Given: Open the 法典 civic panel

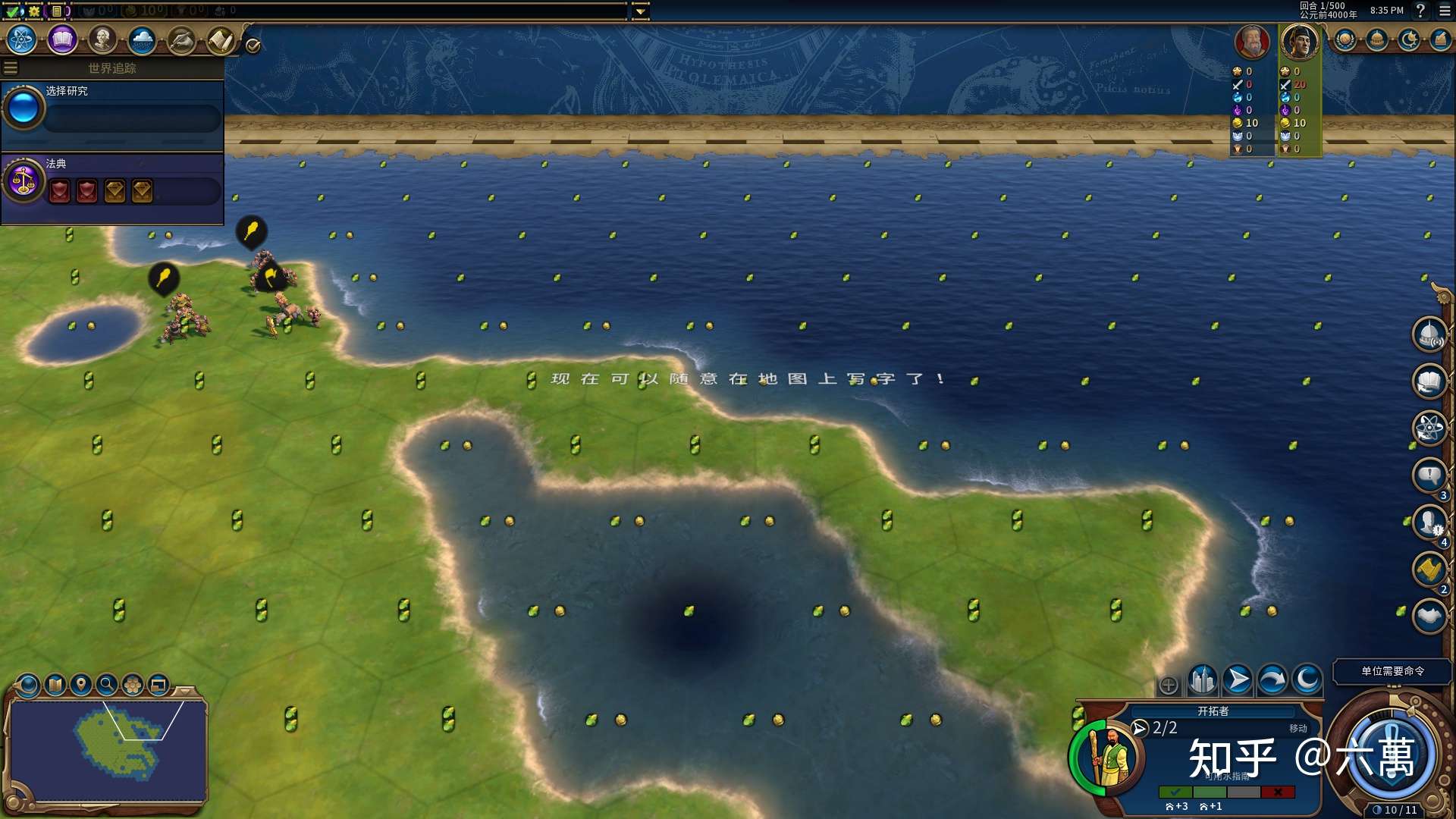Looking at the screenshot, I should (x=112, y=182).
